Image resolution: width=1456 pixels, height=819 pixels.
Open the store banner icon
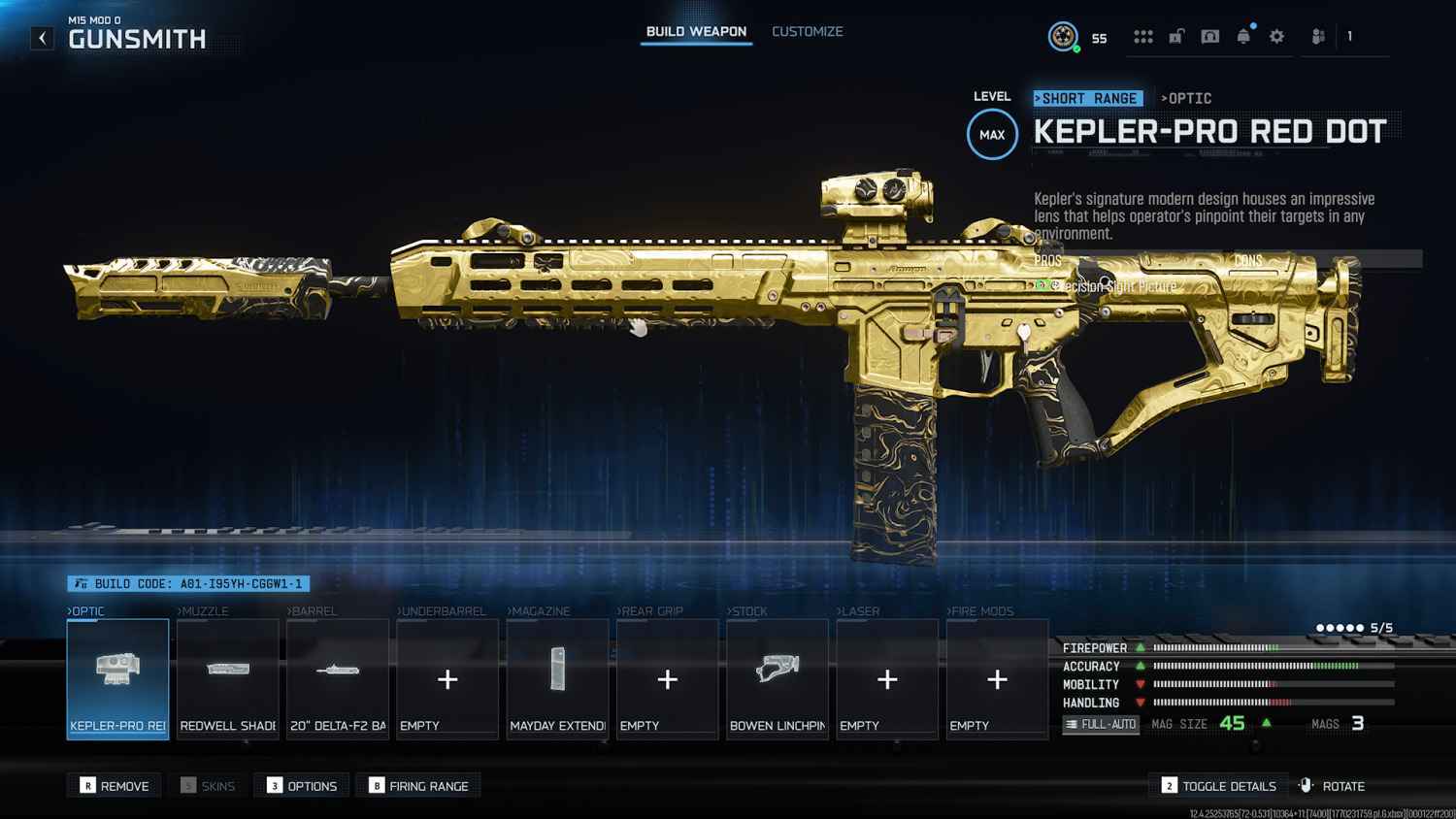coord(1209,36)
